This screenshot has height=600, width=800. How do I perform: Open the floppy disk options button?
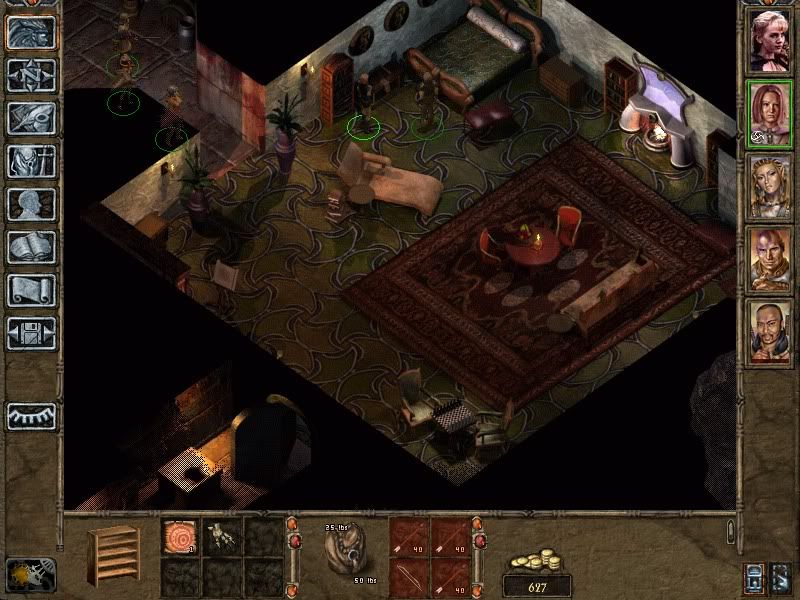(31, 333)
